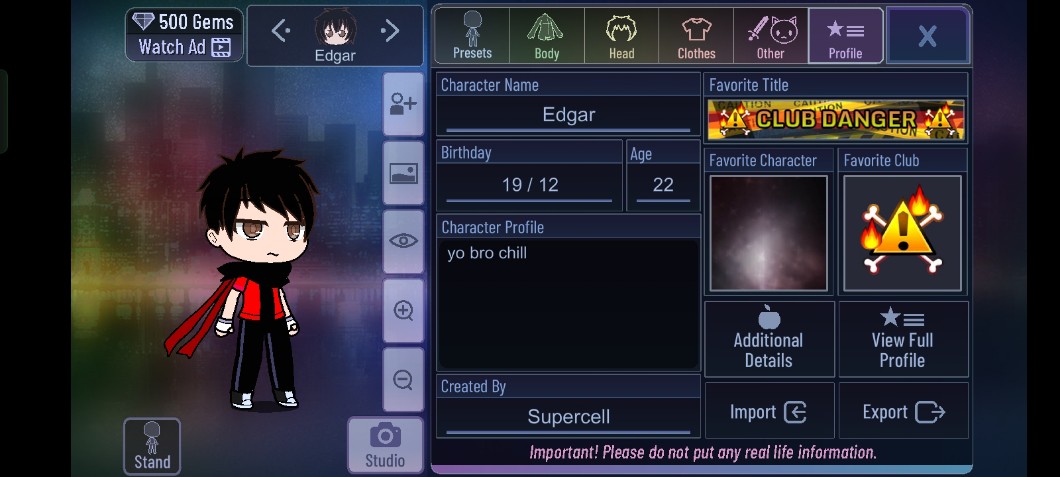This screenshot has width=1060, height=477.
Task: Edit the Age field
Action: click(663, 185)
